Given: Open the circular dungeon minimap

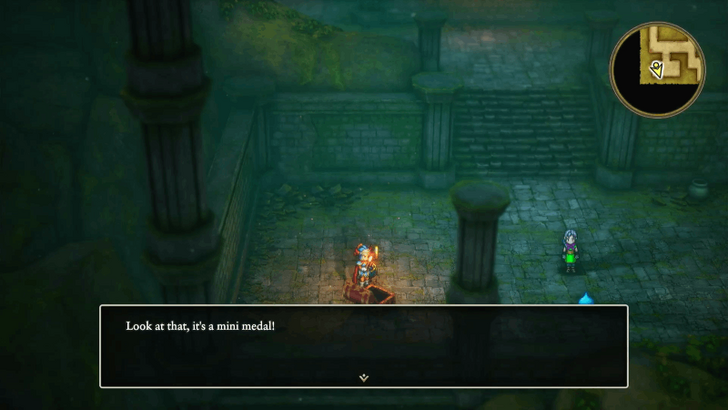Looking at the screenshot, I should coord(658,68).
